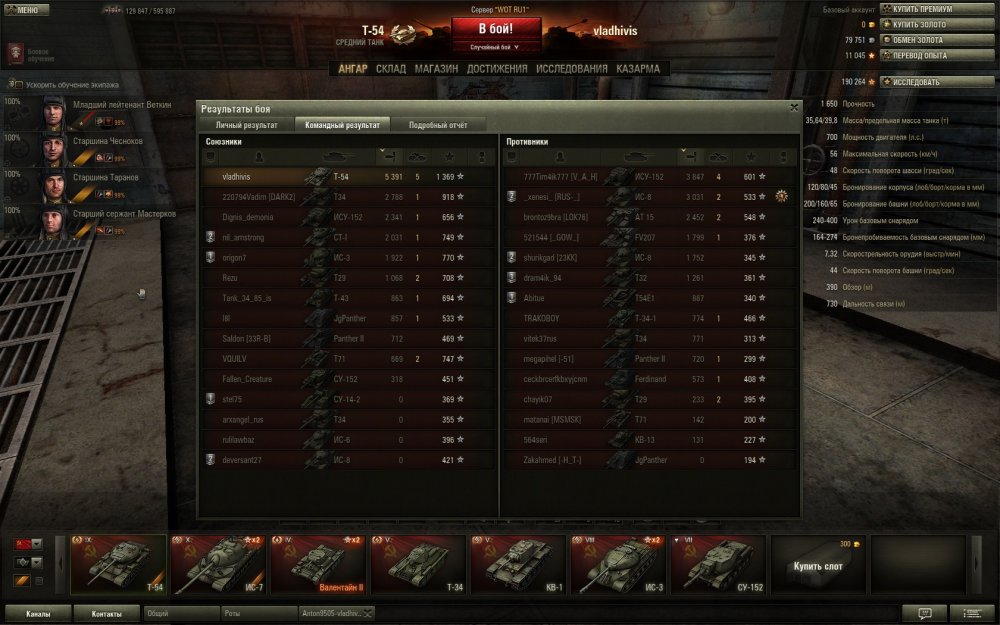Switch to Личный результат tab
The height and width of the screenshot is (625, 1000).
point(247,125)
